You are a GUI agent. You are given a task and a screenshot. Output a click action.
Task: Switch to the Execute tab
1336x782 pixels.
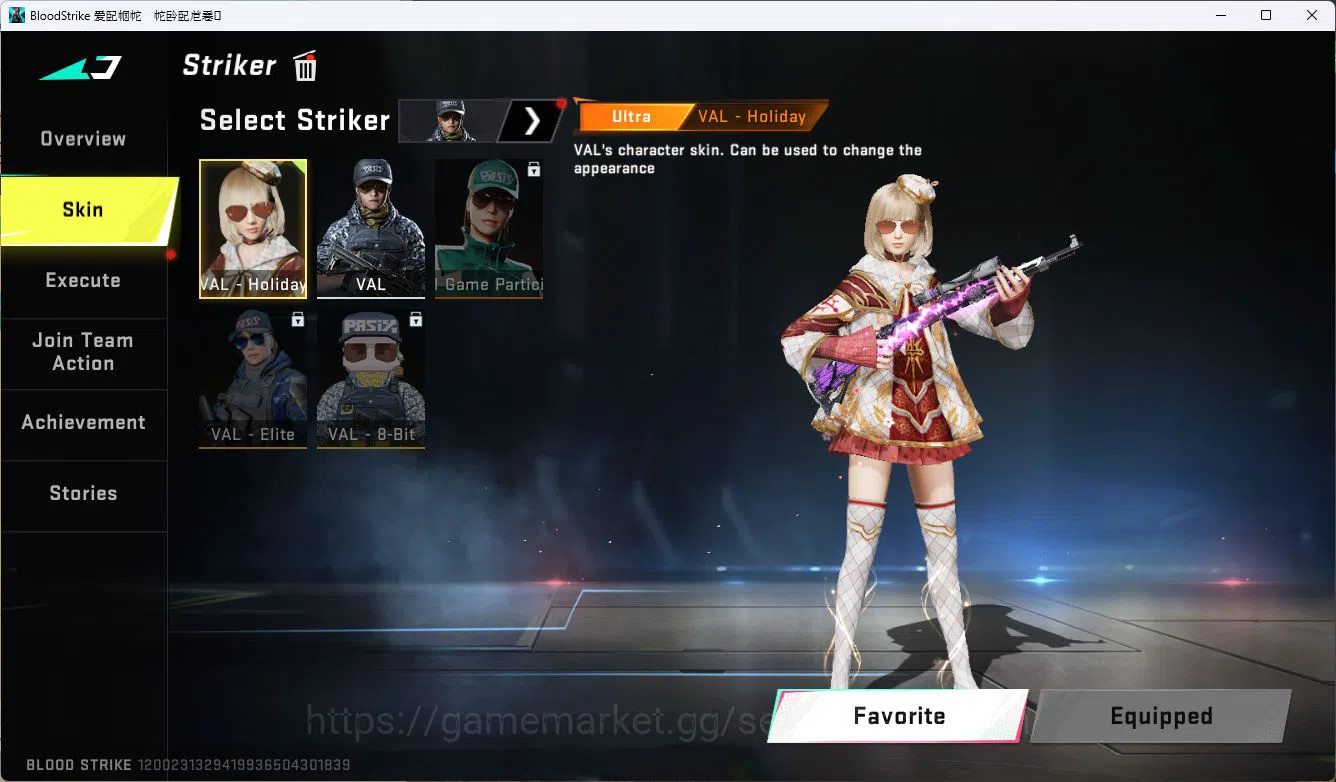[x=83, y=280]
